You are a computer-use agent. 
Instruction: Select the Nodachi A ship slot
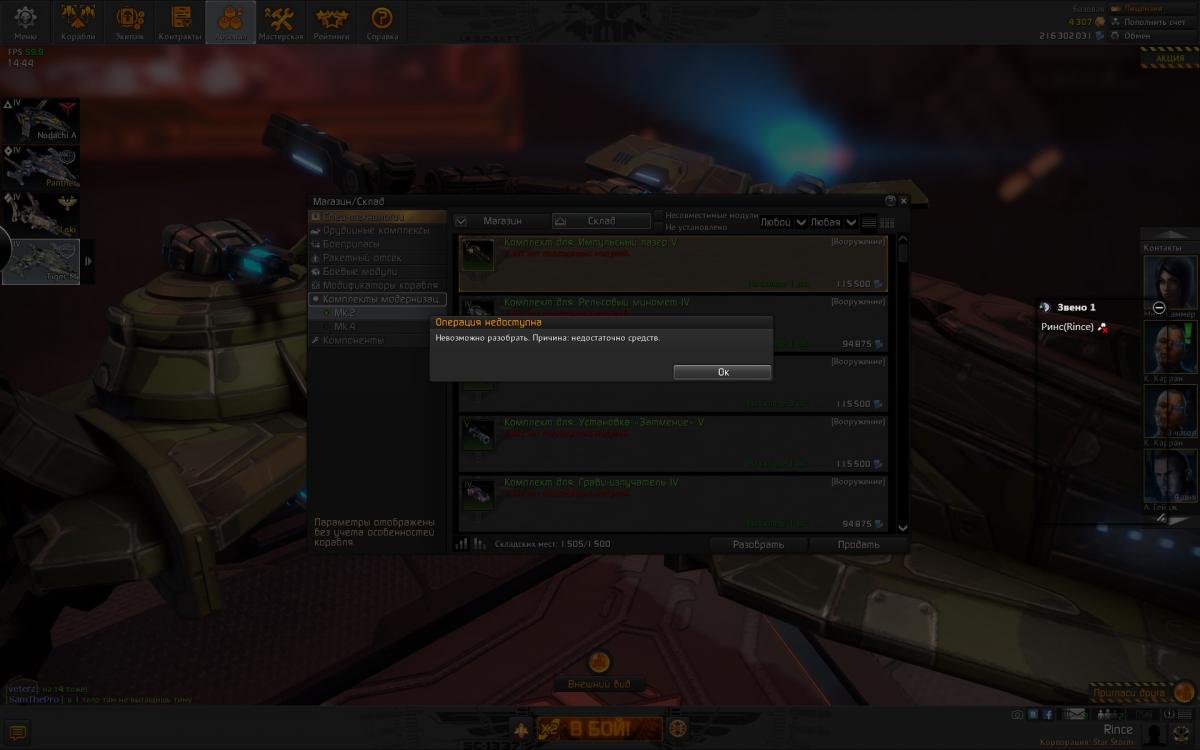tap(41, 120)
